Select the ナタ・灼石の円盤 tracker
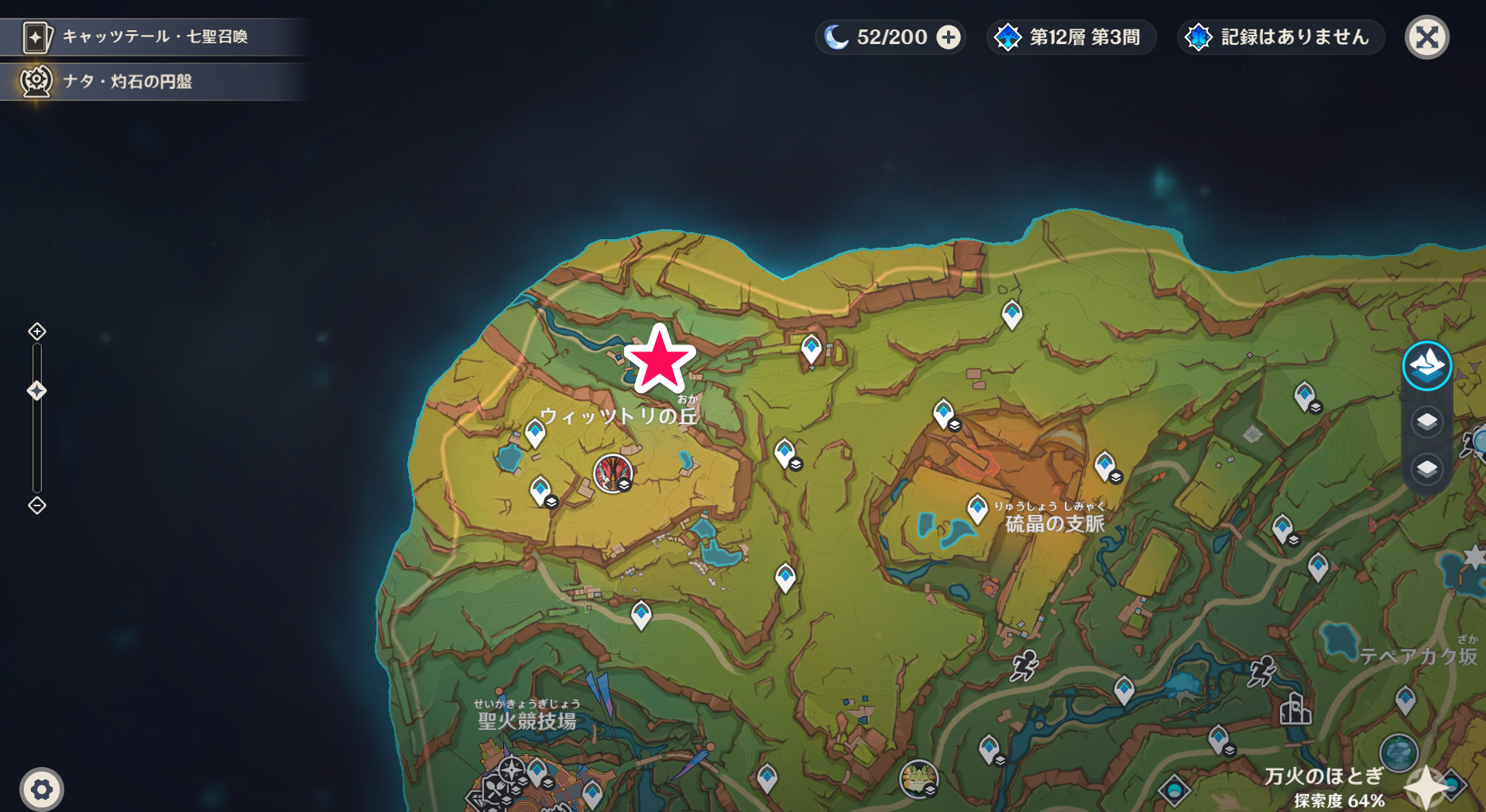 coord(153,81)
